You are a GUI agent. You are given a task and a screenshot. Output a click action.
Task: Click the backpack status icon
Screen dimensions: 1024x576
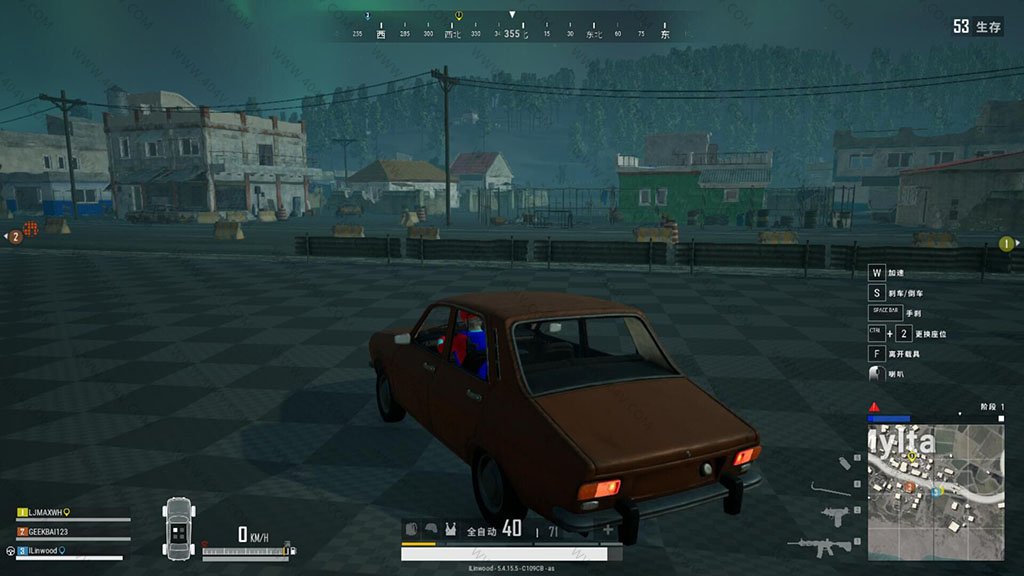click(x=412, y=530)
